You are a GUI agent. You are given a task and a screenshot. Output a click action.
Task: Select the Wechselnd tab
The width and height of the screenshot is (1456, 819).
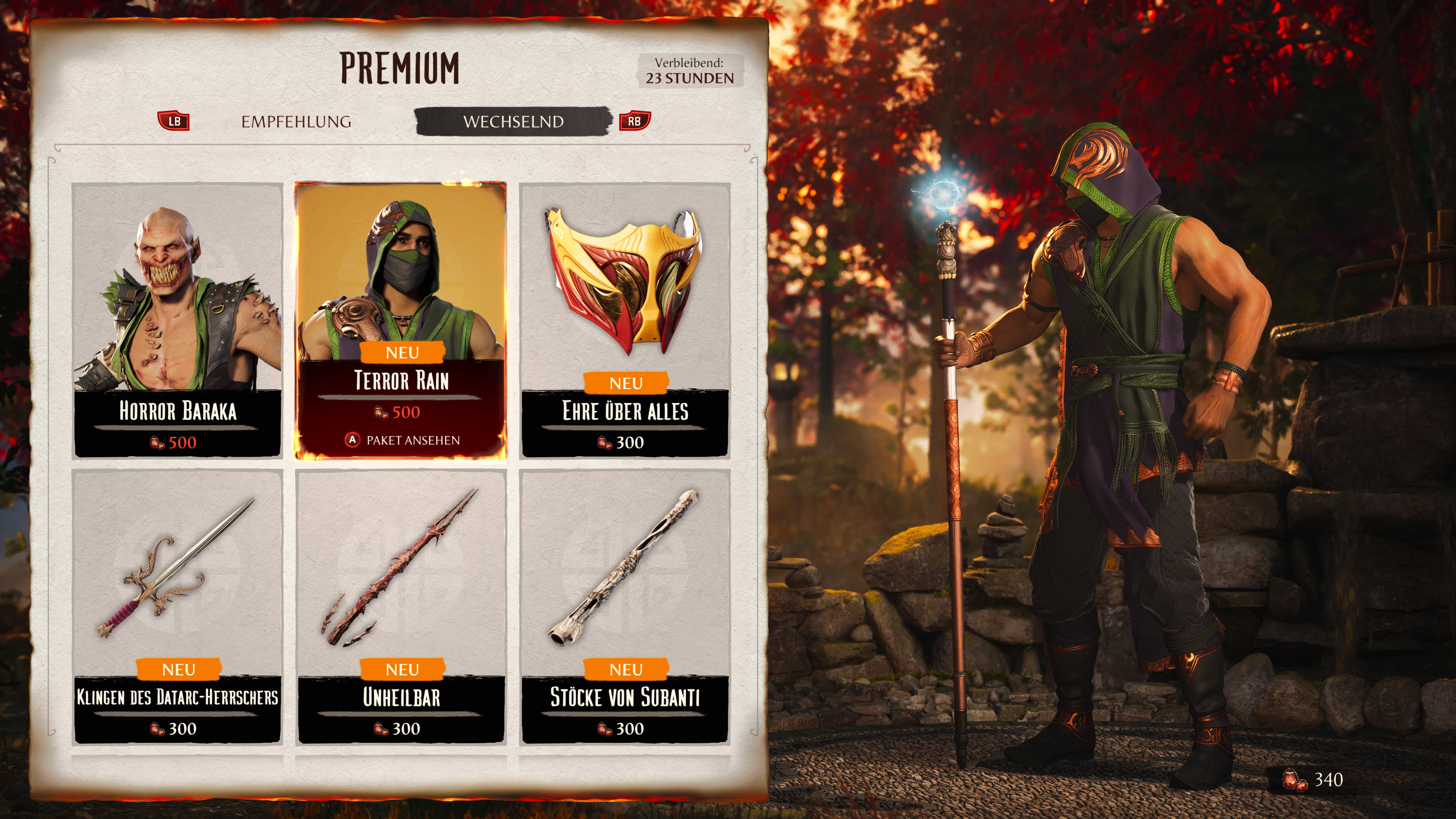pyautogui.click(x=513, y=121)
